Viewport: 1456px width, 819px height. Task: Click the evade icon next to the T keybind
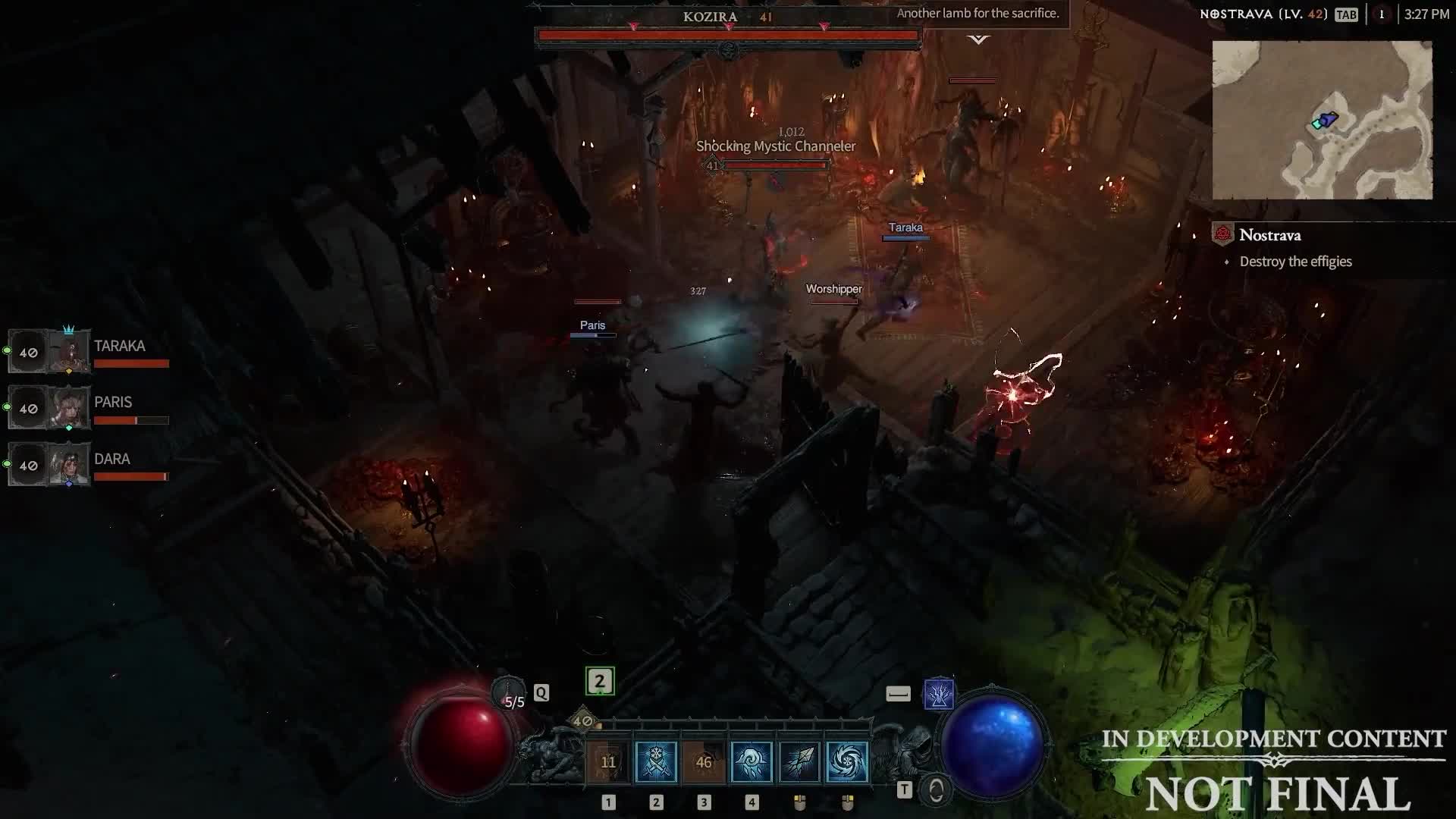coord(936,789)
